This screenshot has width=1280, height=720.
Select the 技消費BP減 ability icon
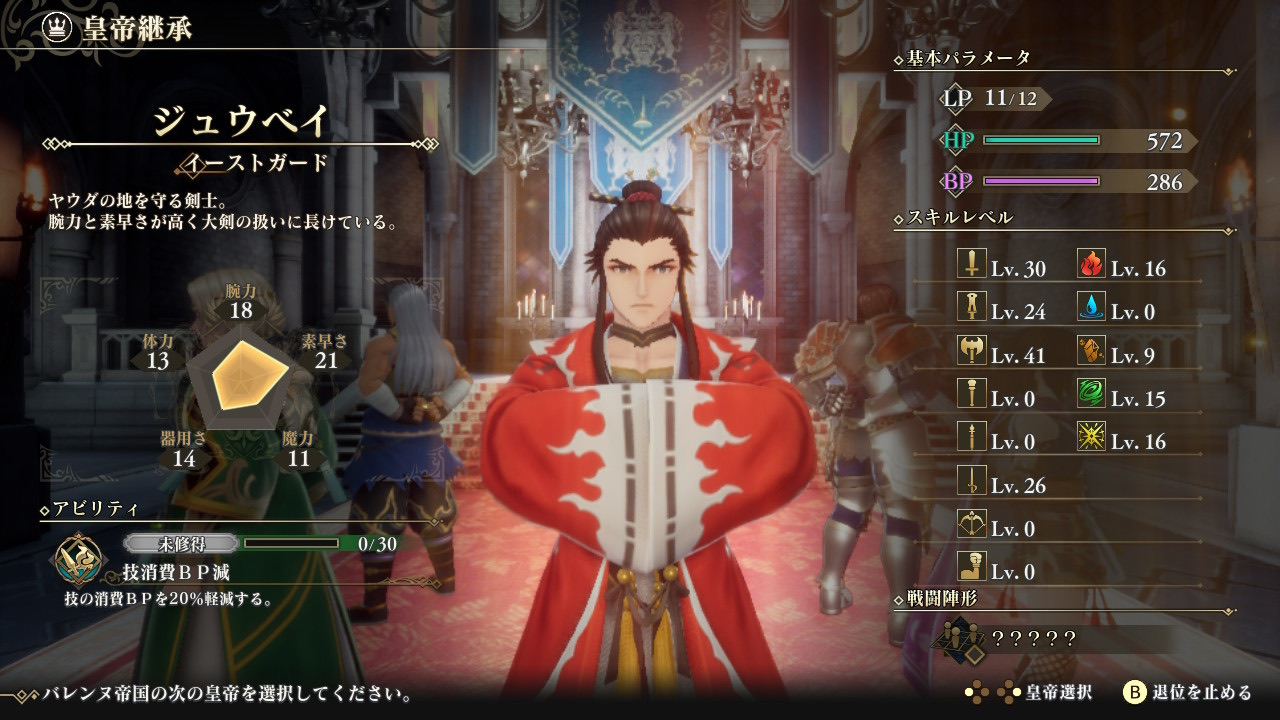[76, 559]
